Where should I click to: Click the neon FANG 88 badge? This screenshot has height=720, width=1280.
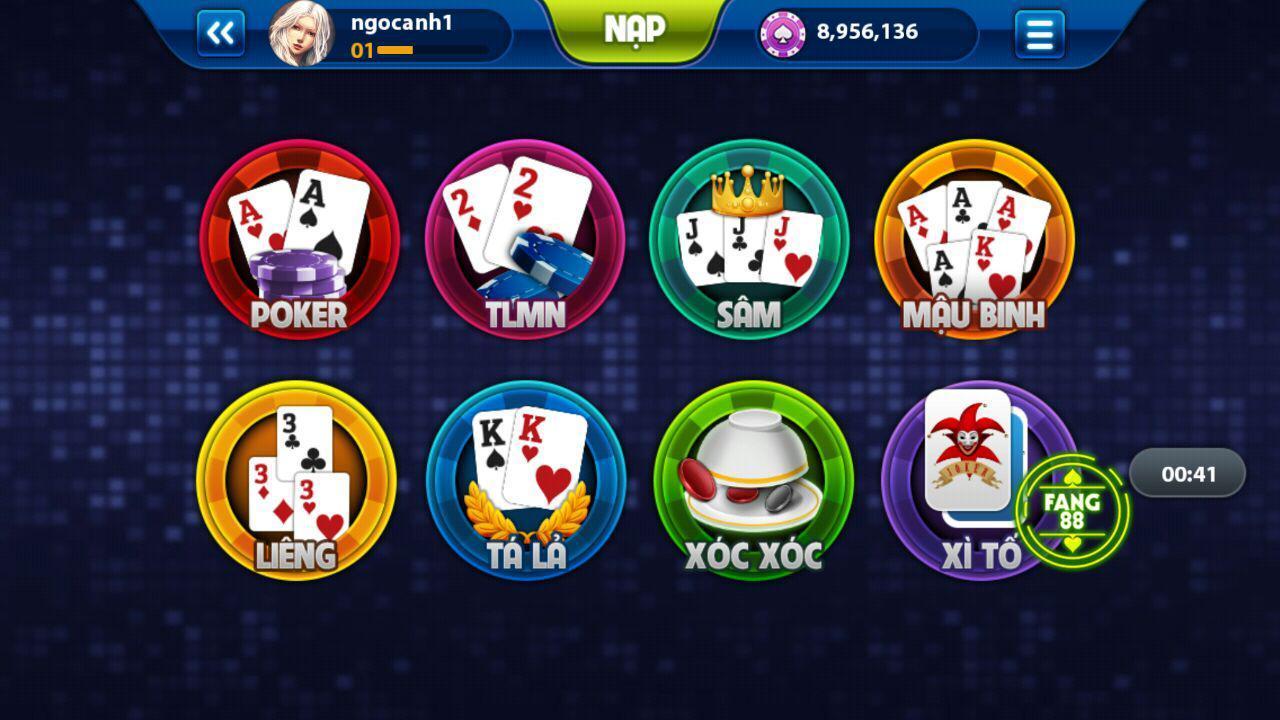(1072, 511)
